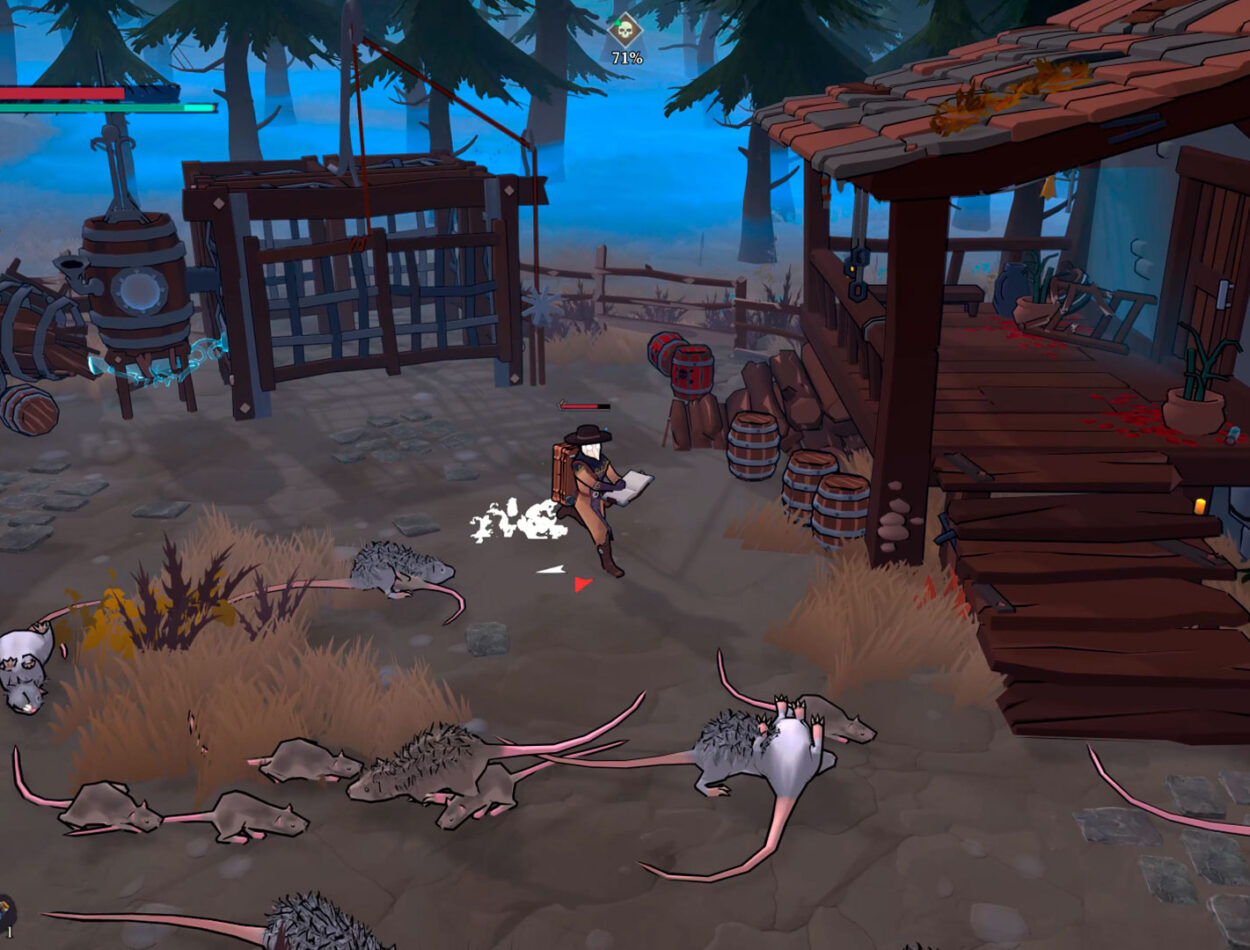The width and height of the screenshot is (1250, 950).
Task: Select the round item icon in the bottom-left corner
Action: coord(5,912)
